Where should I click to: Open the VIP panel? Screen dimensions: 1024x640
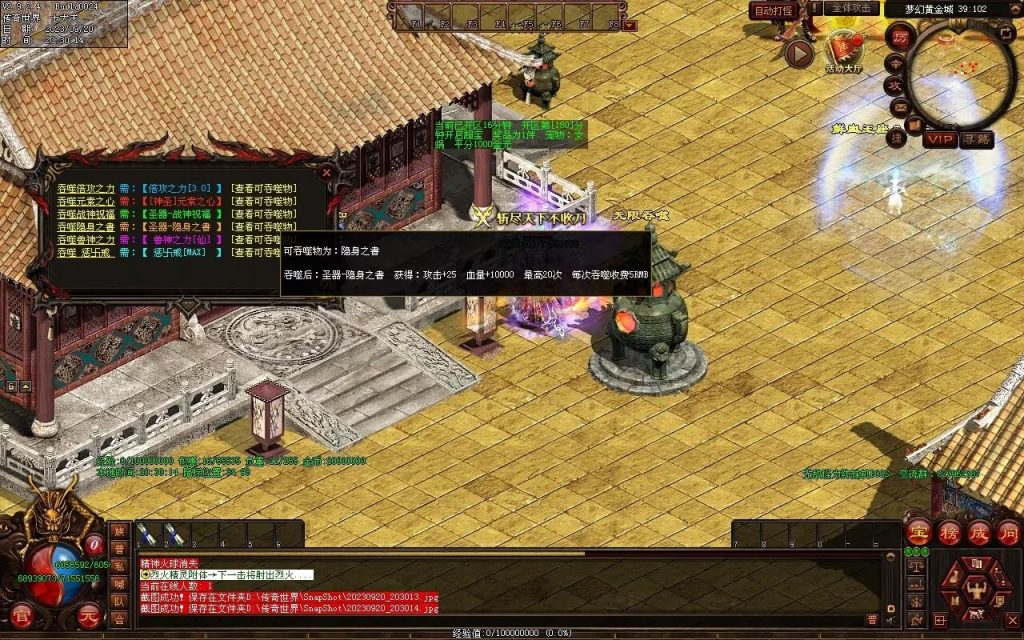coord(939,140)
